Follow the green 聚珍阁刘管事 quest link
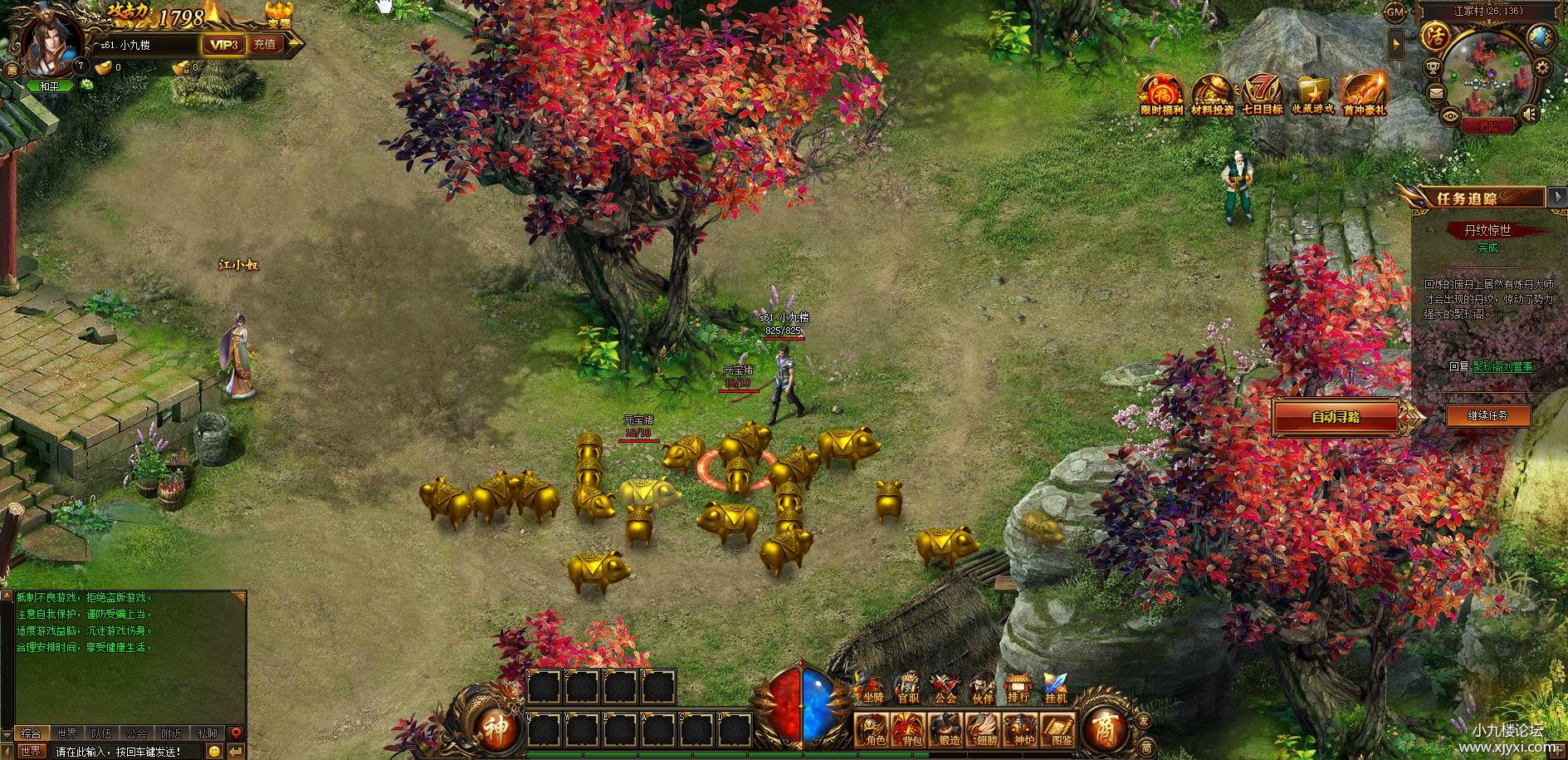1568x760 pixels. pyautogui.click(x=1502, y=366)
